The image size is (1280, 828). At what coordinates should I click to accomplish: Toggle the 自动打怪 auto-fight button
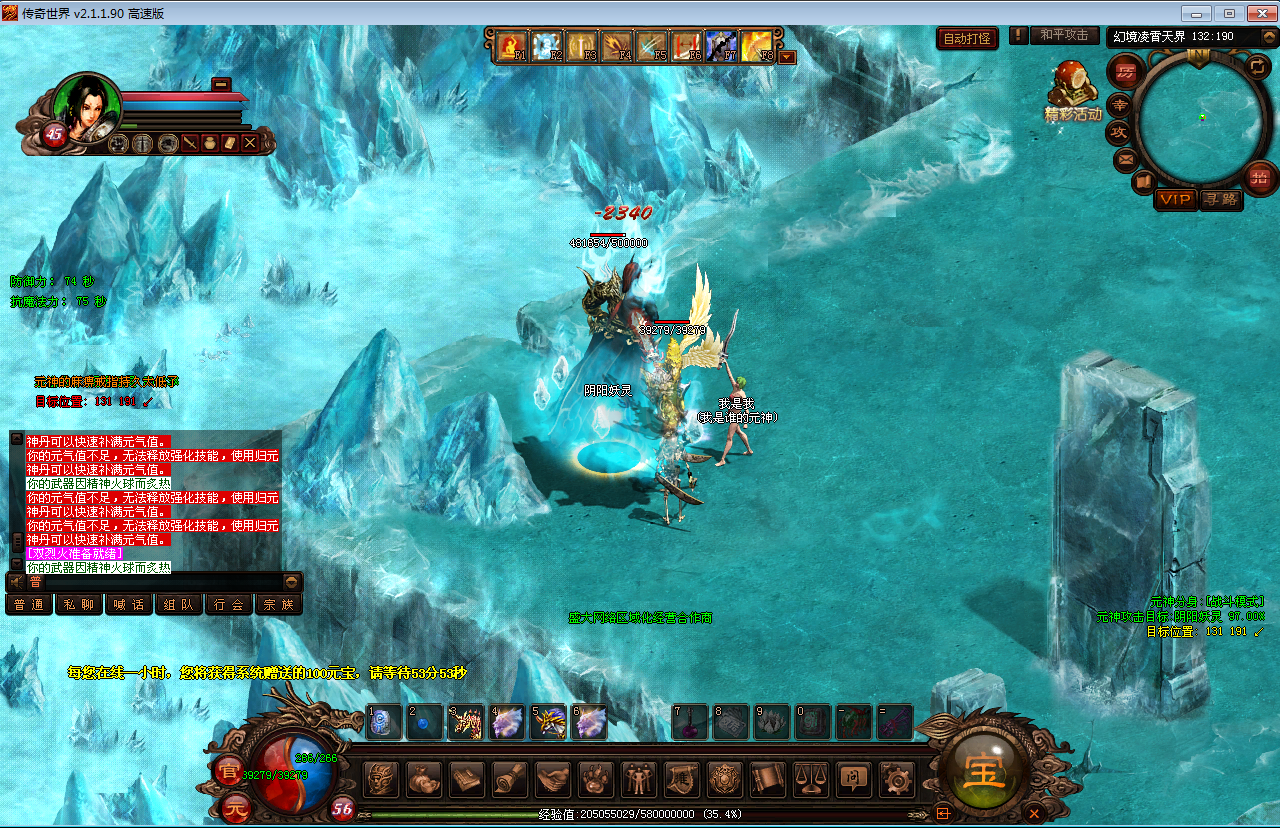click(967, 39)
